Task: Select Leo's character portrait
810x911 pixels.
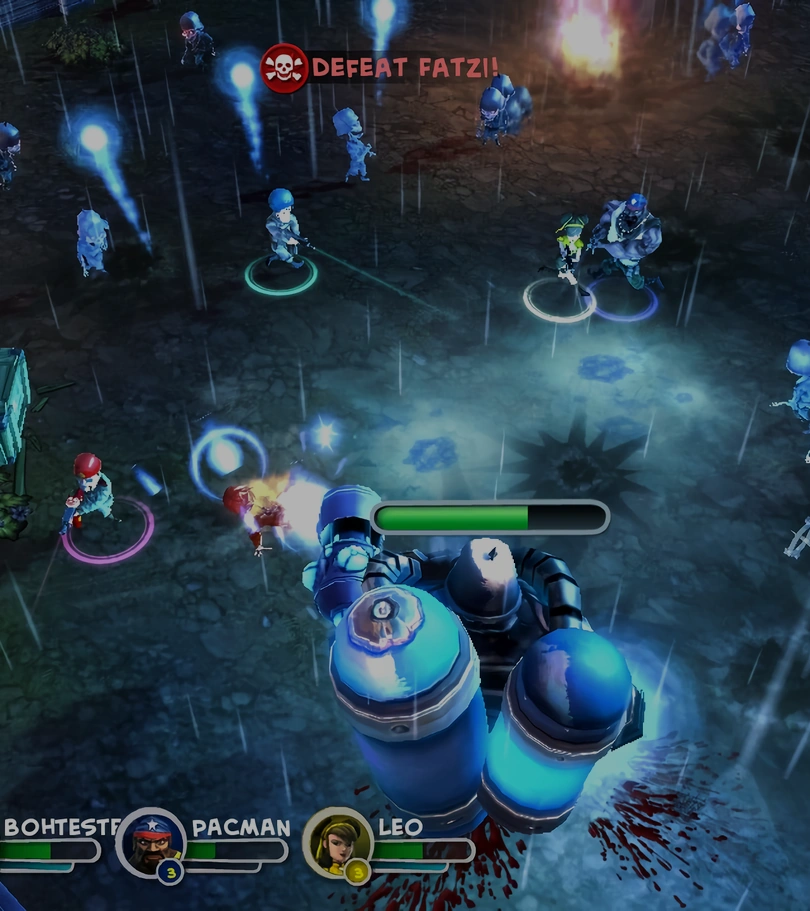Action: coord(338,842)
